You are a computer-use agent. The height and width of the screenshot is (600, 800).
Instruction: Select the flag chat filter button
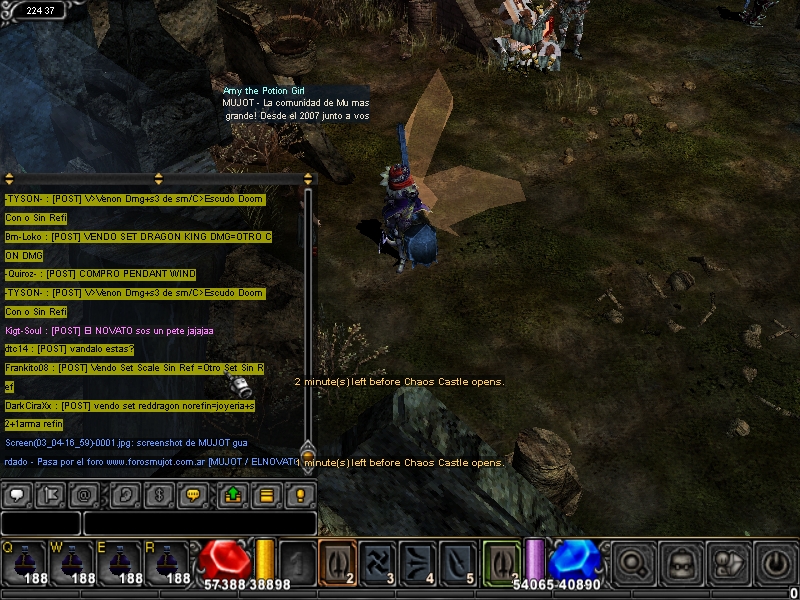point(49,494)
